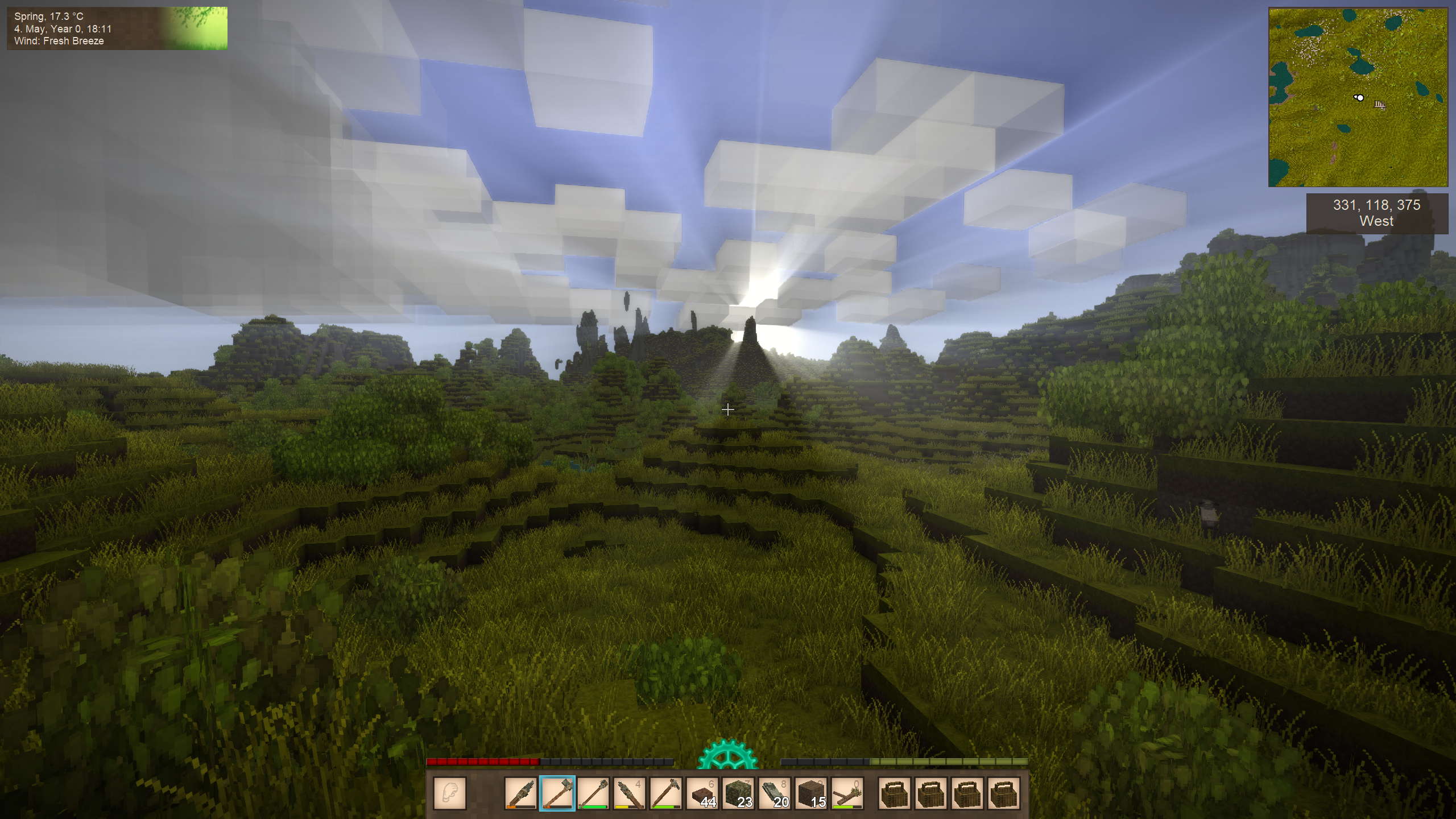The image size is (1456, 819).
Task: Select the tool in hotbar slot 4
Action: point(630,793)
